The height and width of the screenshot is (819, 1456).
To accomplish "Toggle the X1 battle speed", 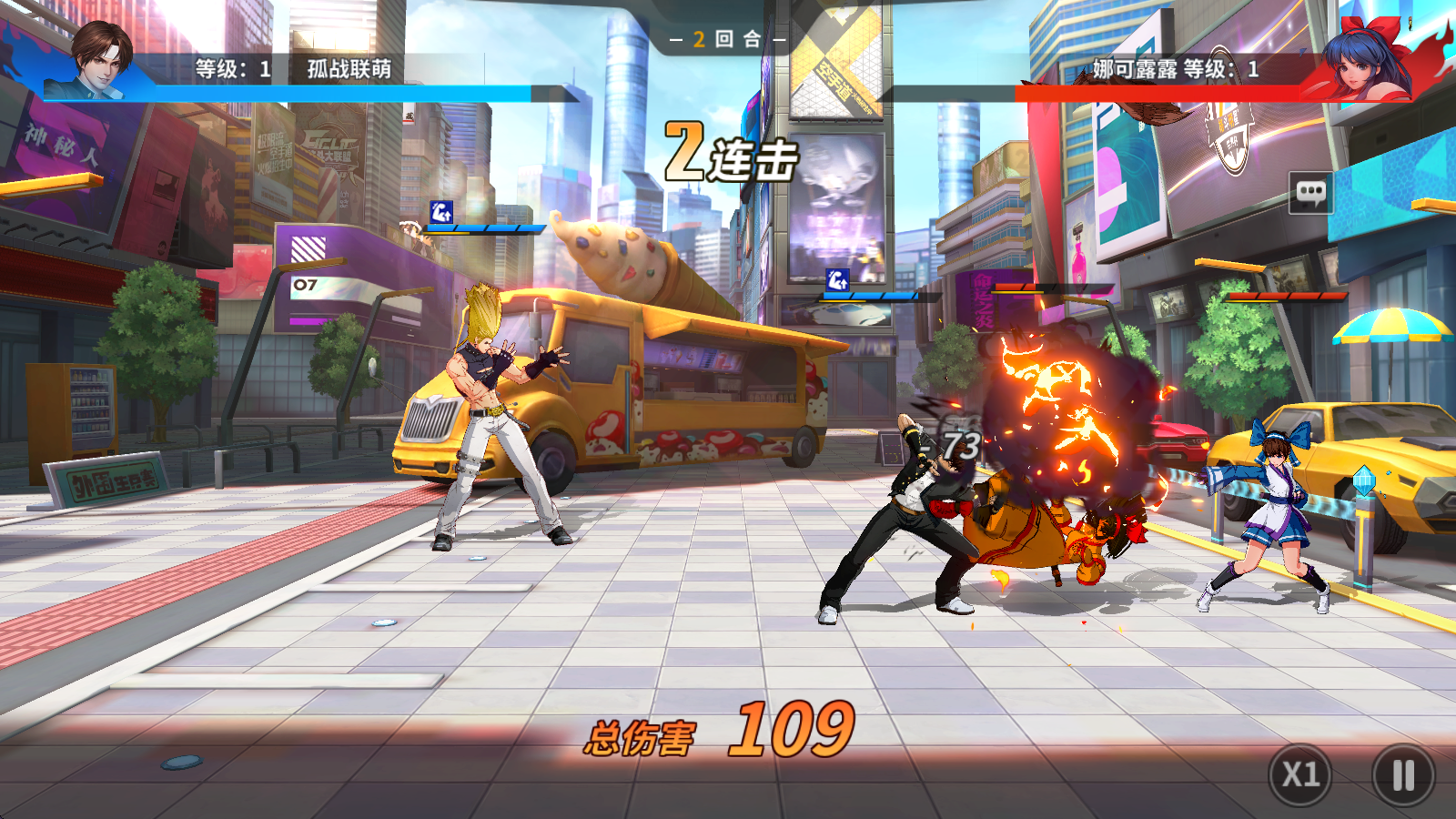I will pos(1300,775).
